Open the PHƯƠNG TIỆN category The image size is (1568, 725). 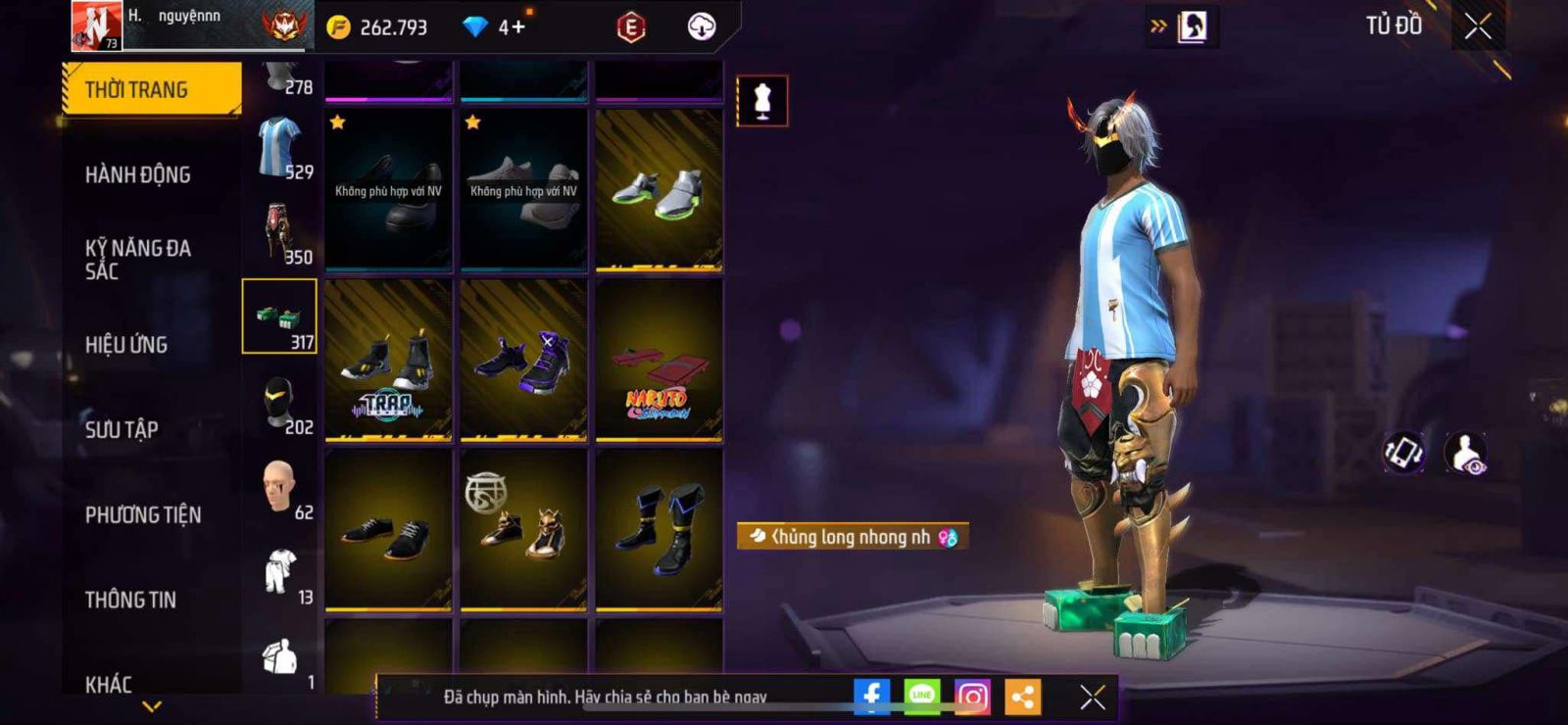(143, 514)
